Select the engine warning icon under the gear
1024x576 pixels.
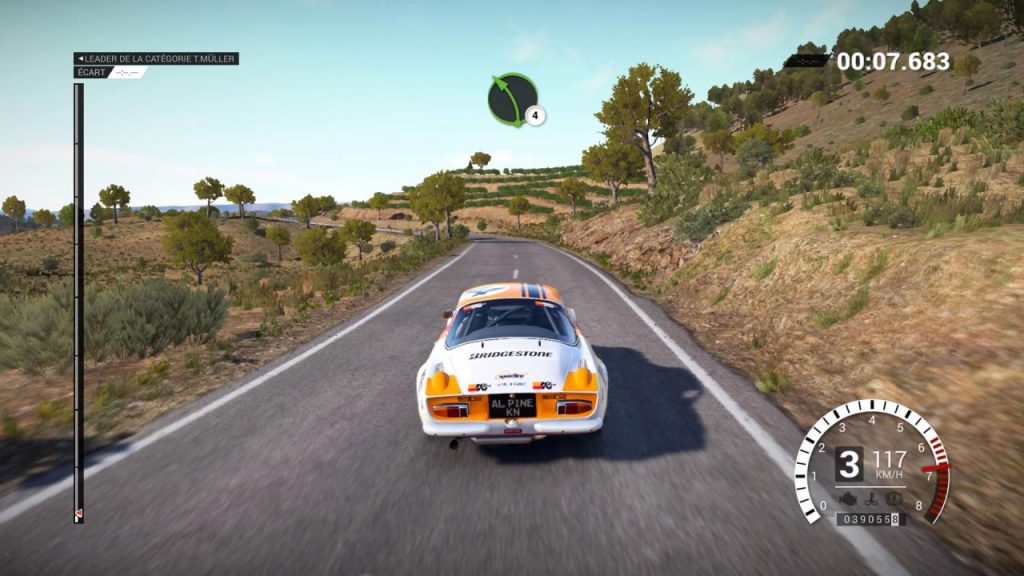click(x=849, y=497)
